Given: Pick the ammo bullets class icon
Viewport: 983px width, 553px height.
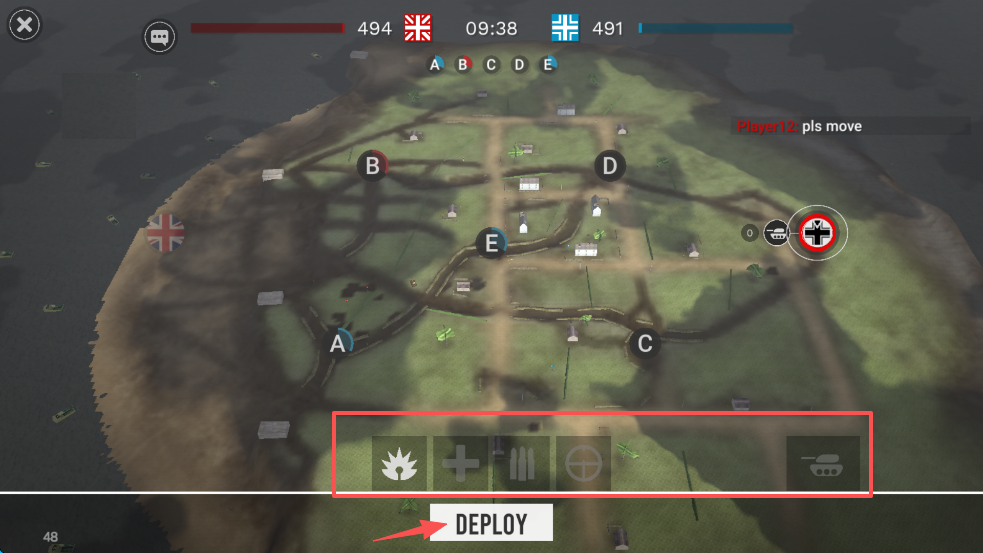Looking at the screenshot, I should tap(521, 463).
